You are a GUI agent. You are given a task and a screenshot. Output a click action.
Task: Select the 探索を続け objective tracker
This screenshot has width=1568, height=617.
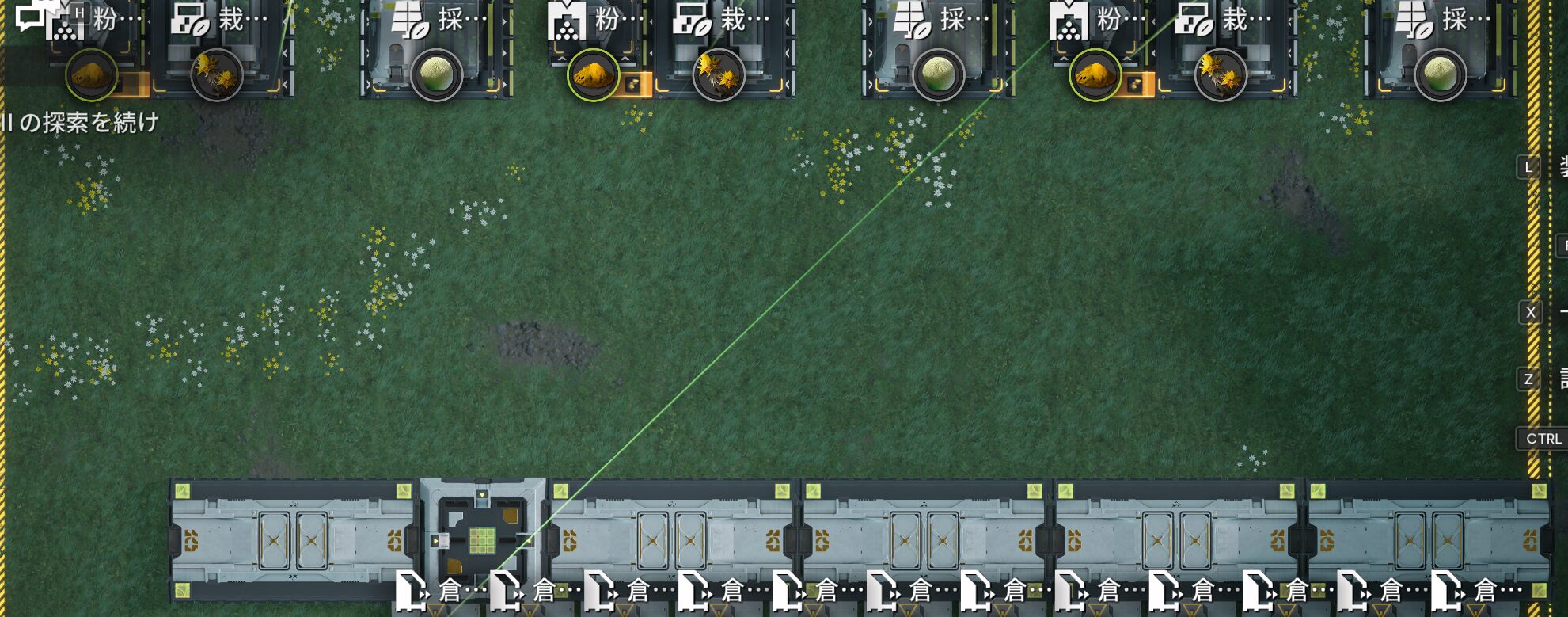click(81, 123)
